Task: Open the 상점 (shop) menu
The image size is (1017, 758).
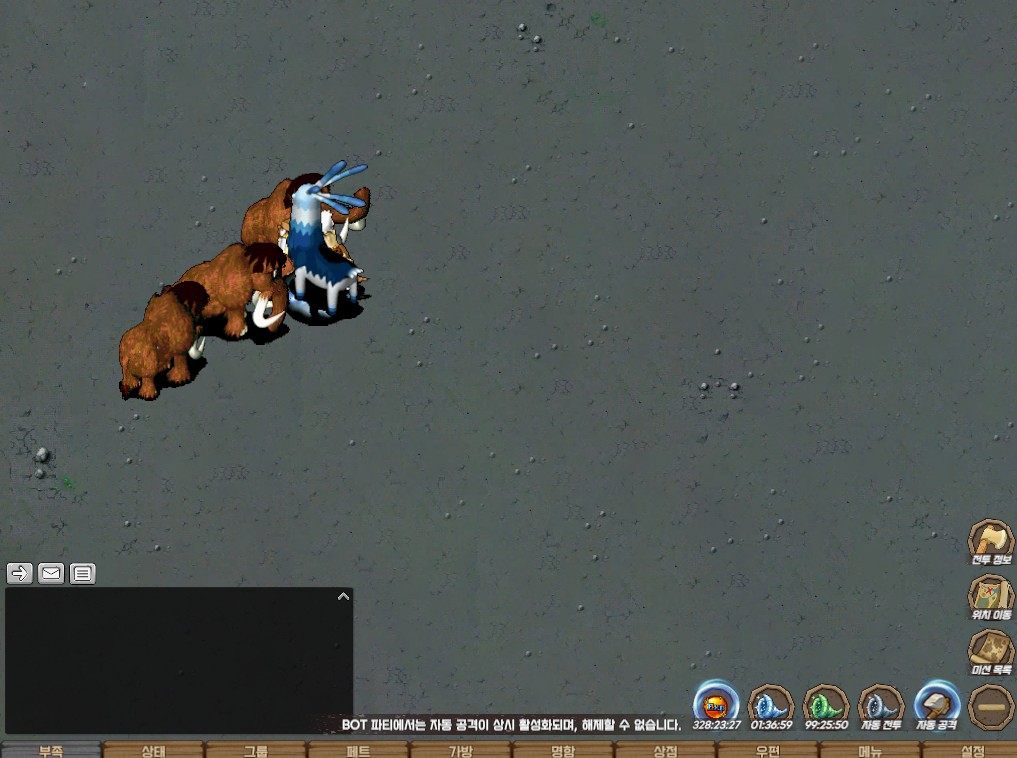Action: [x=665, y=750]
